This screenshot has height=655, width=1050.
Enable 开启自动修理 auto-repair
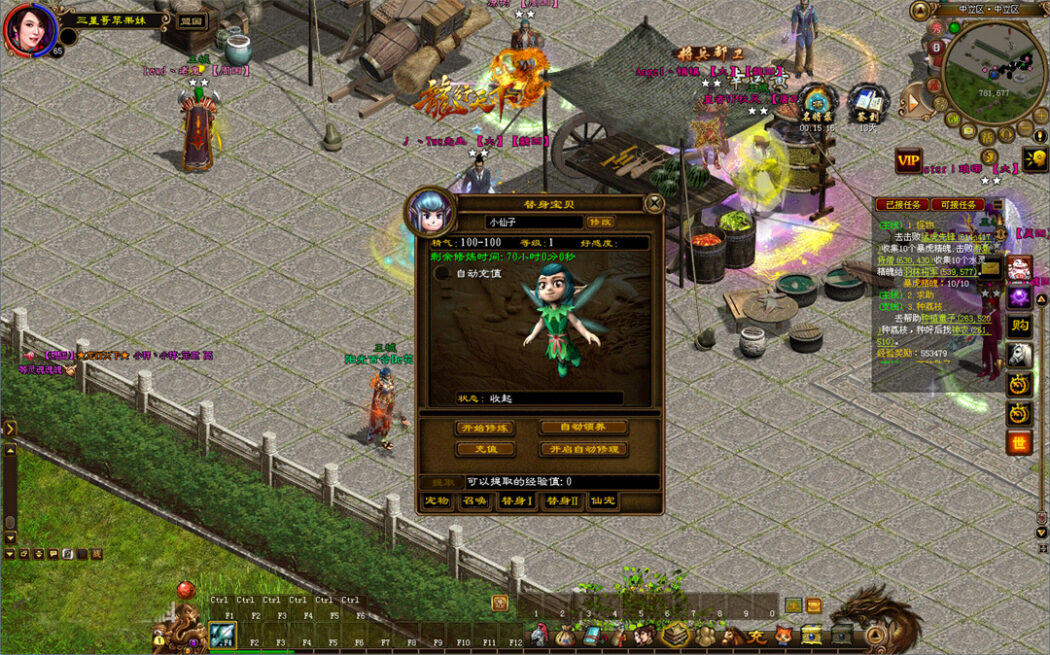pyautogui.click(x=584, y=450)
